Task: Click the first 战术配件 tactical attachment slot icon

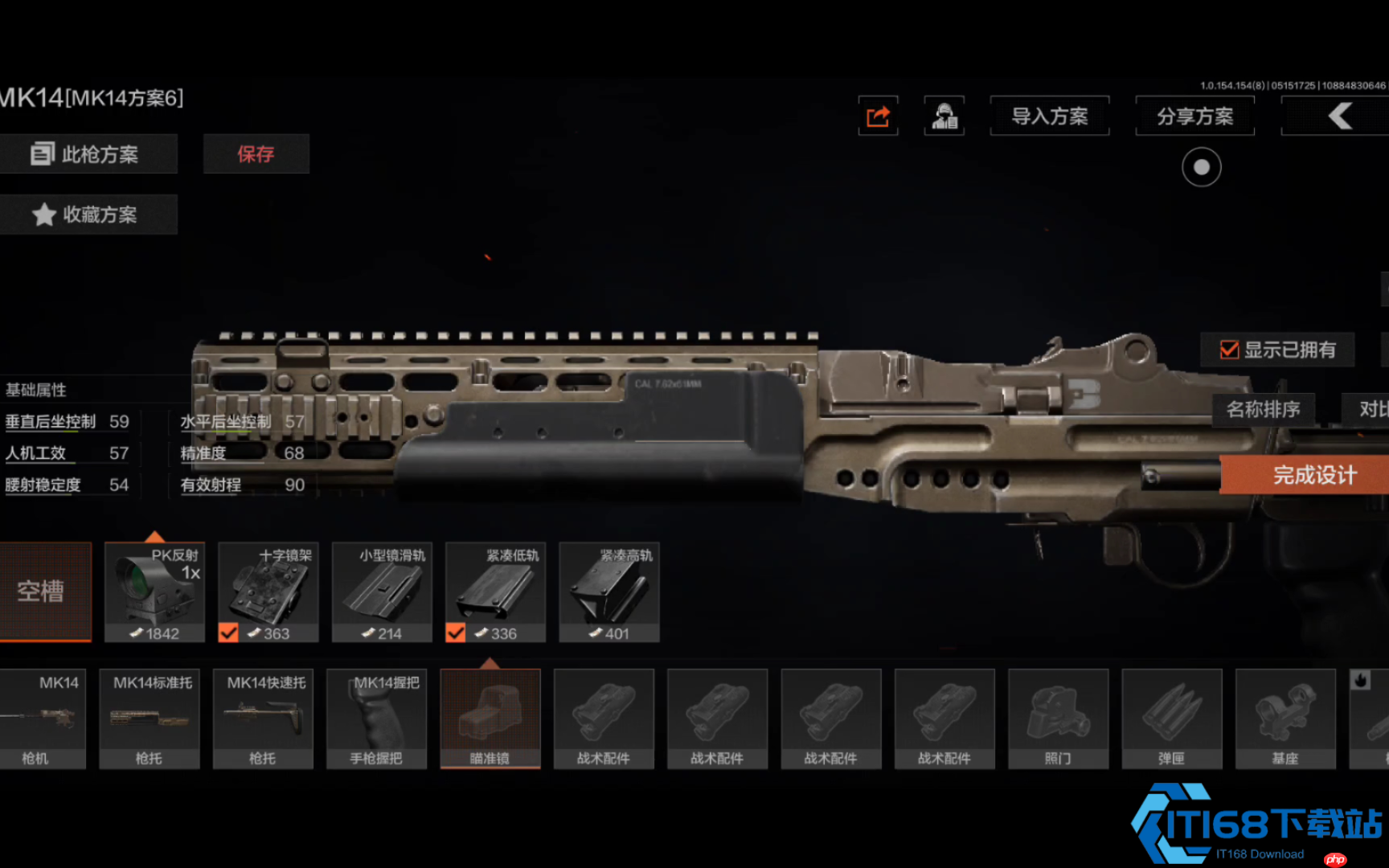Action: point(604,718)
